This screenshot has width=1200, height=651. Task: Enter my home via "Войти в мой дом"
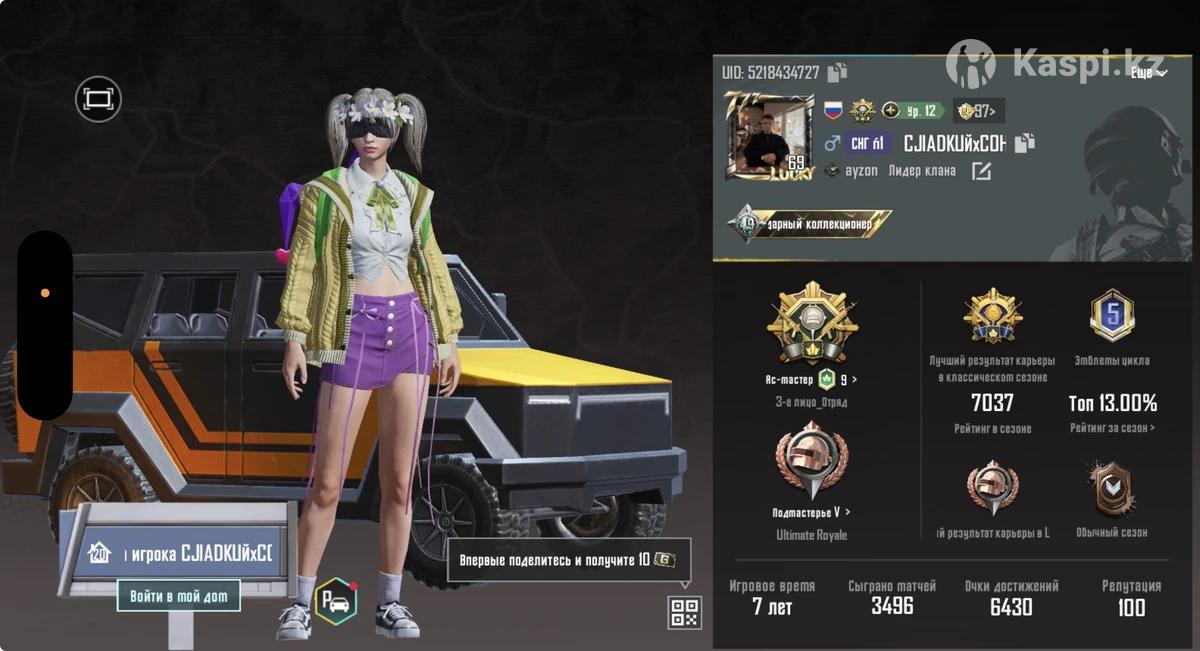pos(179,596)
